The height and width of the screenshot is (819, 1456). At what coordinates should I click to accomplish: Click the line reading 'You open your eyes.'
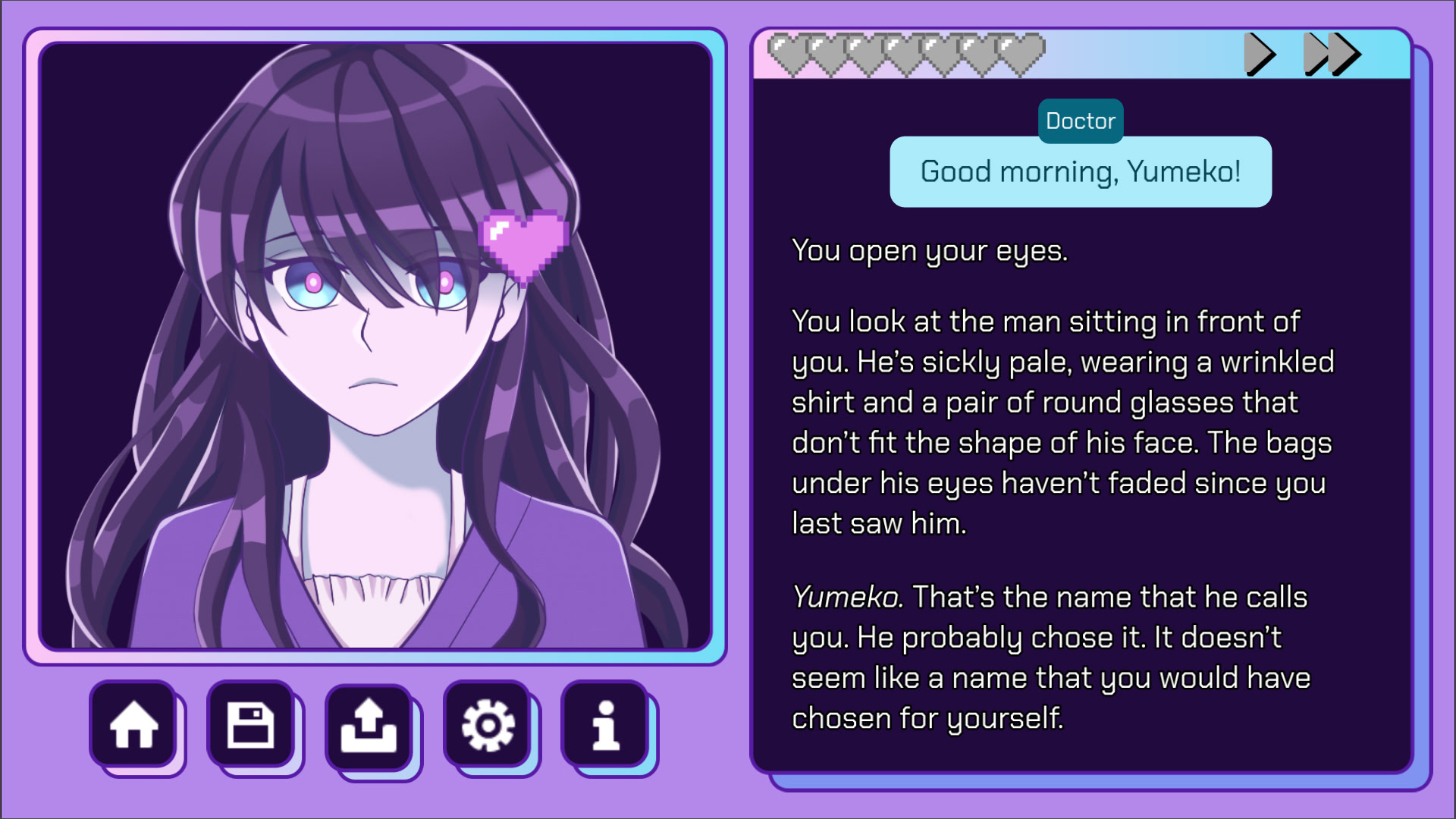pyautogui.click(x=929, y=250)
